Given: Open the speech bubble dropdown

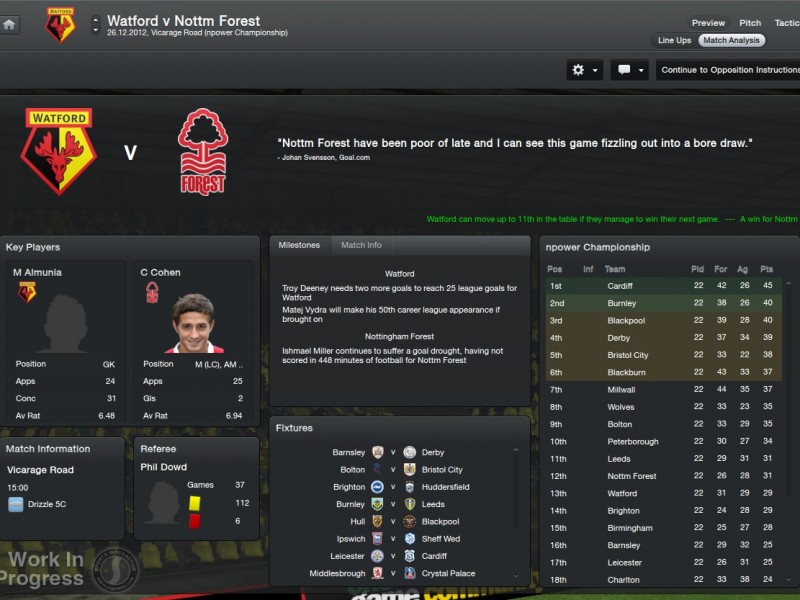Looking at the screenshot, I should coord(630,70).
